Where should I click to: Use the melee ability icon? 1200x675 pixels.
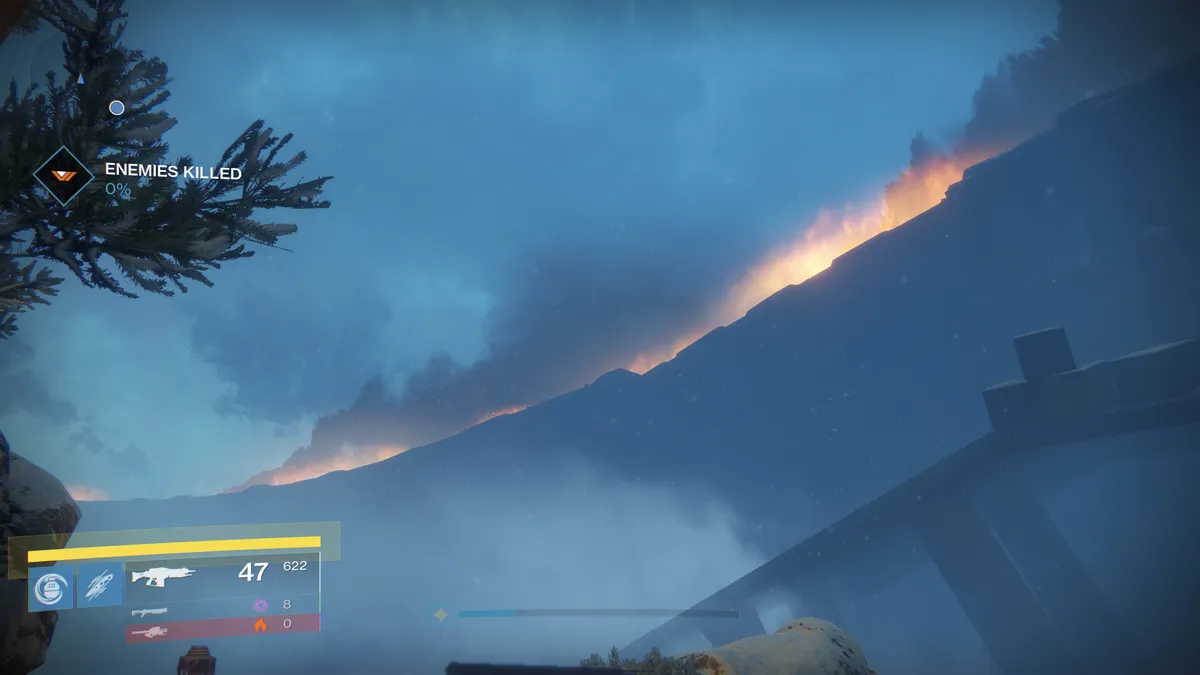click(100, 586)
